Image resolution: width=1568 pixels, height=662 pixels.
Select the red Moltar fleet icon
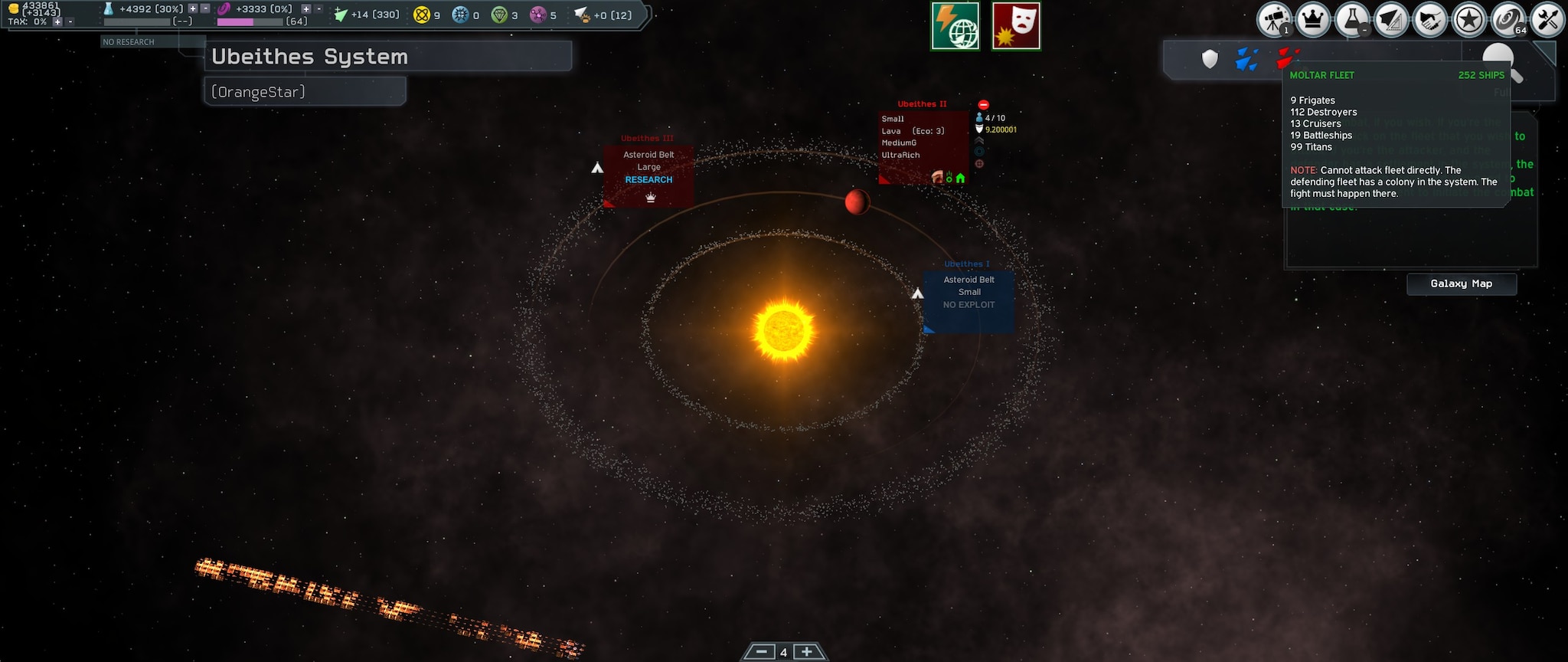pos(1286,57)
